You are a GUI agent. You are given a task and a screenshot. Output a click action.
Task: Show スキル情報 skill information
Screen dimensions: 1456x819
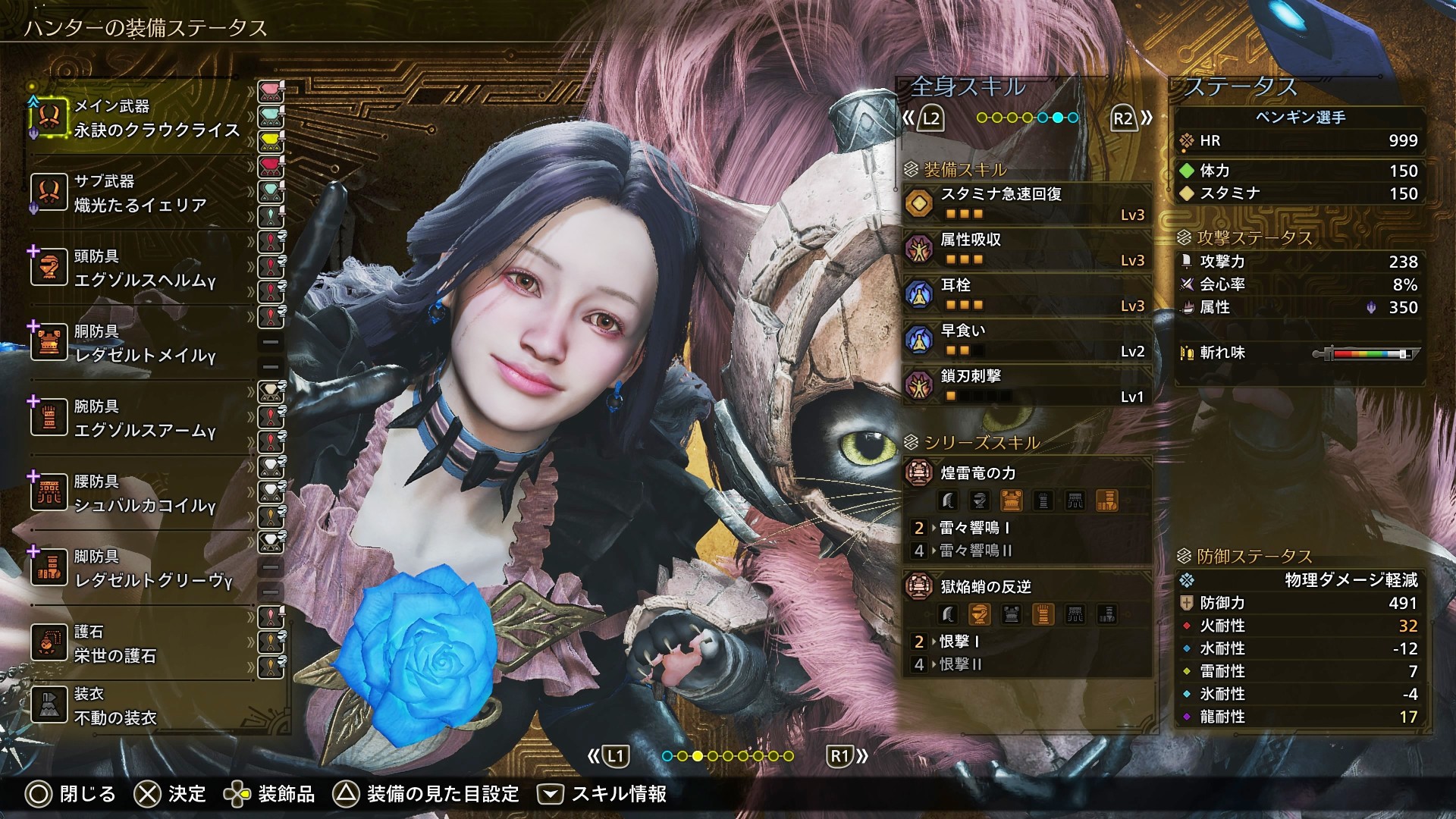602,794
